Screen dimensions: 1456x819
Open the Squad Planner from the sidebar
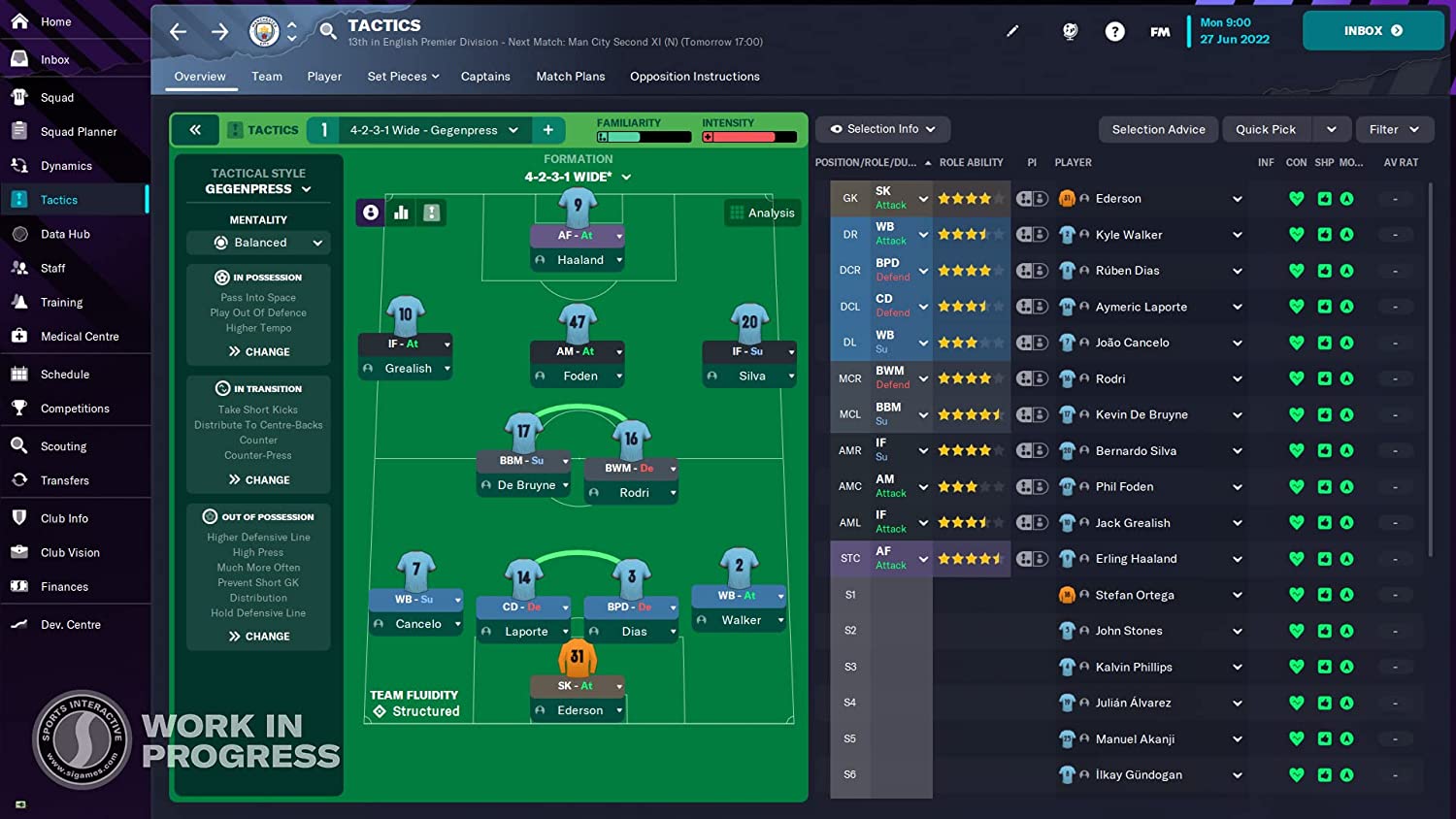click(x=77, y=131)
